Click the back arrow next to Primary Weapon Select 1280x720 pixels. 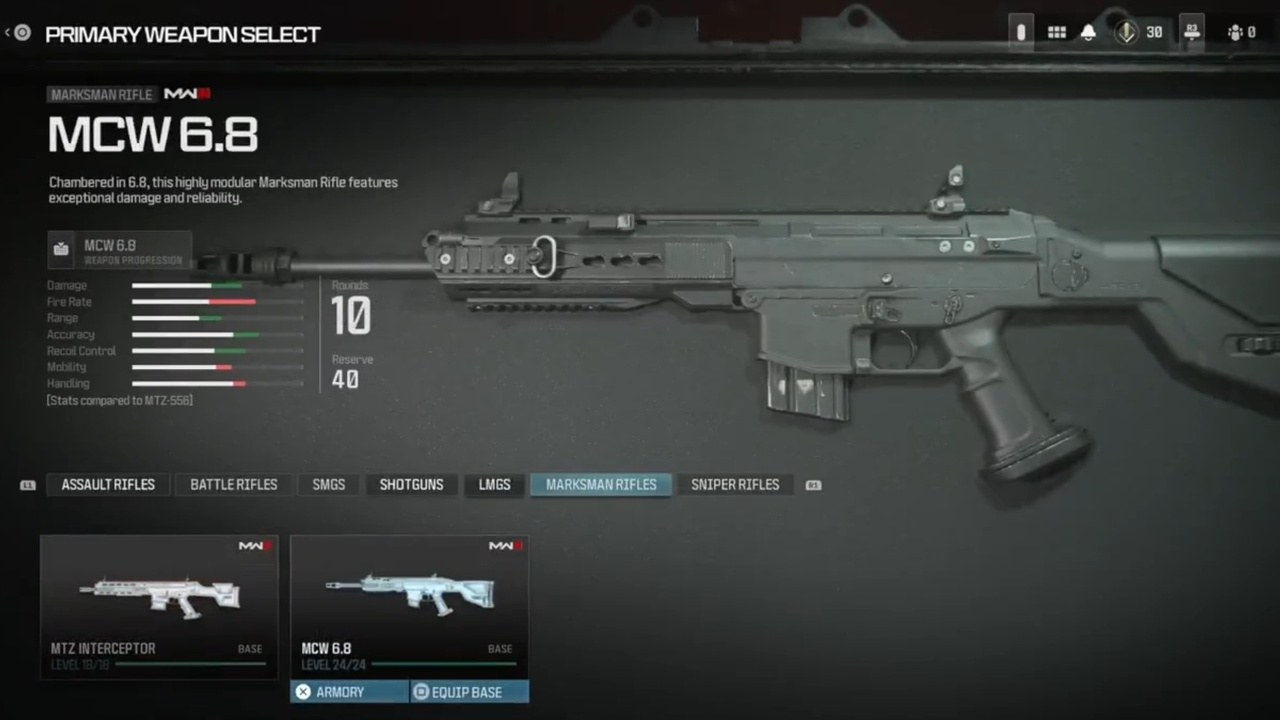click(20, 32)
